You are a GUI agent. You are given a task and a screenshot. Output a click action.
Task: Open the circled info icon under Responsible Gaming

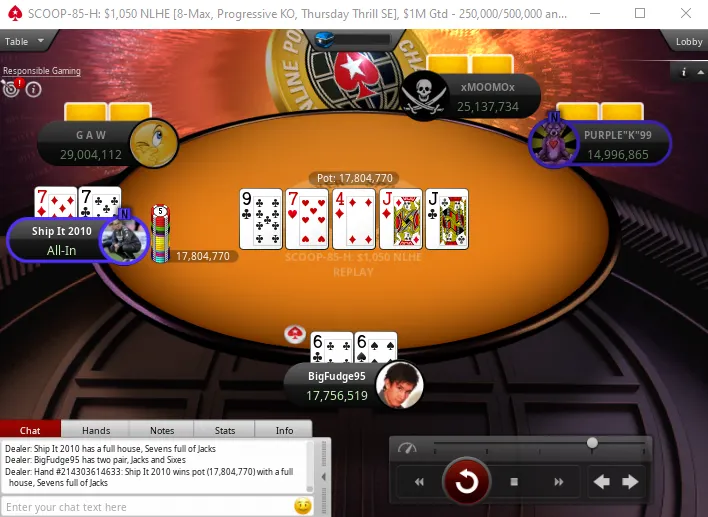point(33,89)
